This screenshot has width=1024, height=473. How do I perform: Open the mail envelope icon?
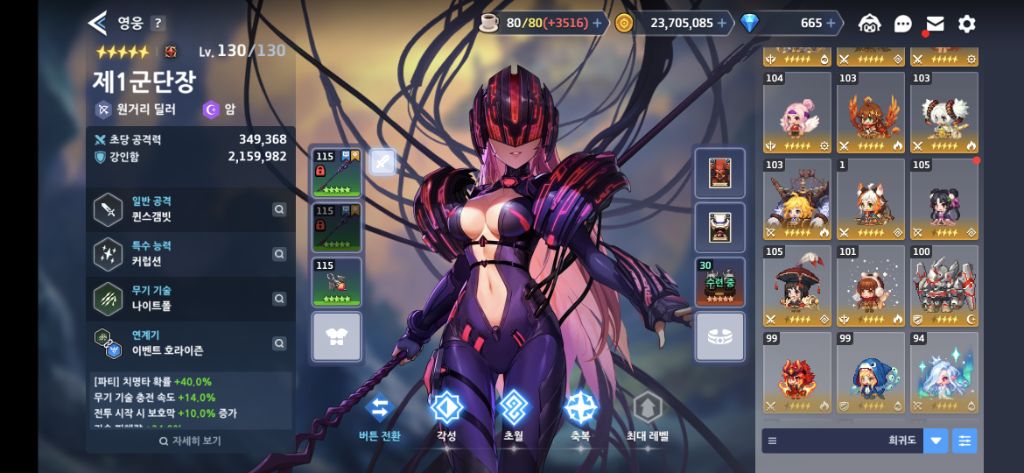coord(935,23)
